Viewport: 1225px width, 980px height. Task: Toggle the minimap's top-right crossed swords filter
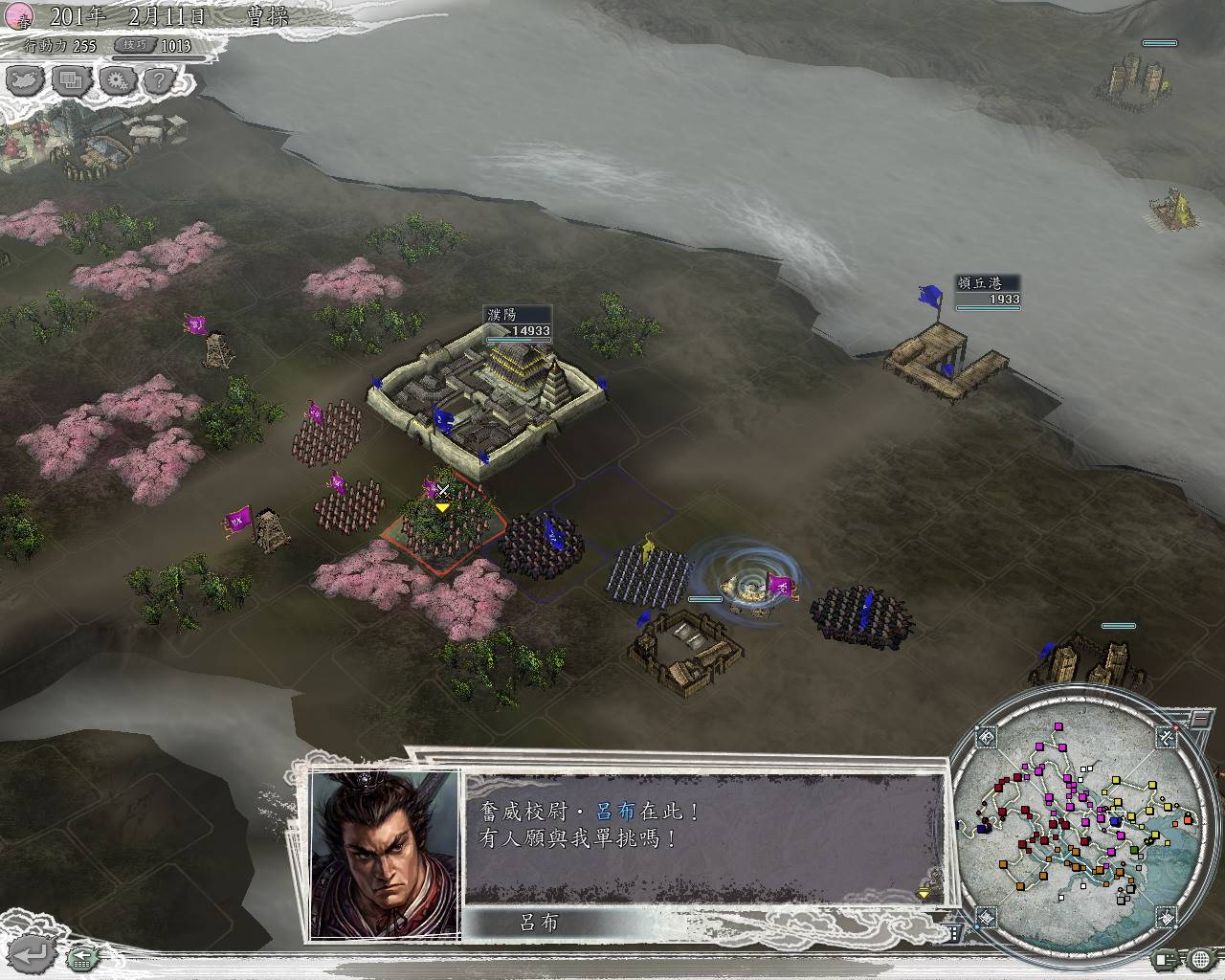(1167, 737)
